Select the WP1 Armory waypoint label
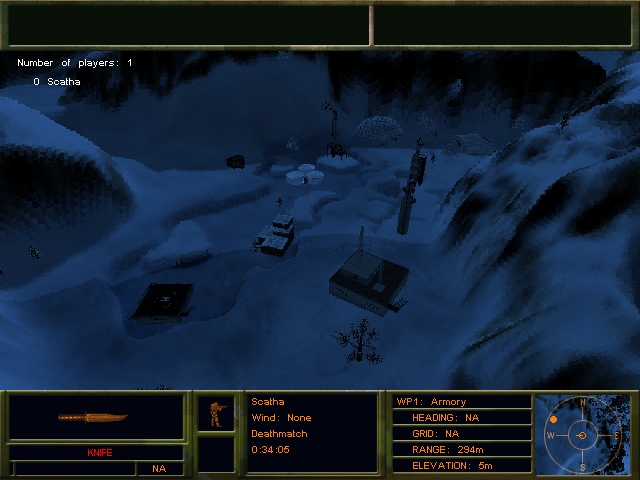 (x=431, y=402)
